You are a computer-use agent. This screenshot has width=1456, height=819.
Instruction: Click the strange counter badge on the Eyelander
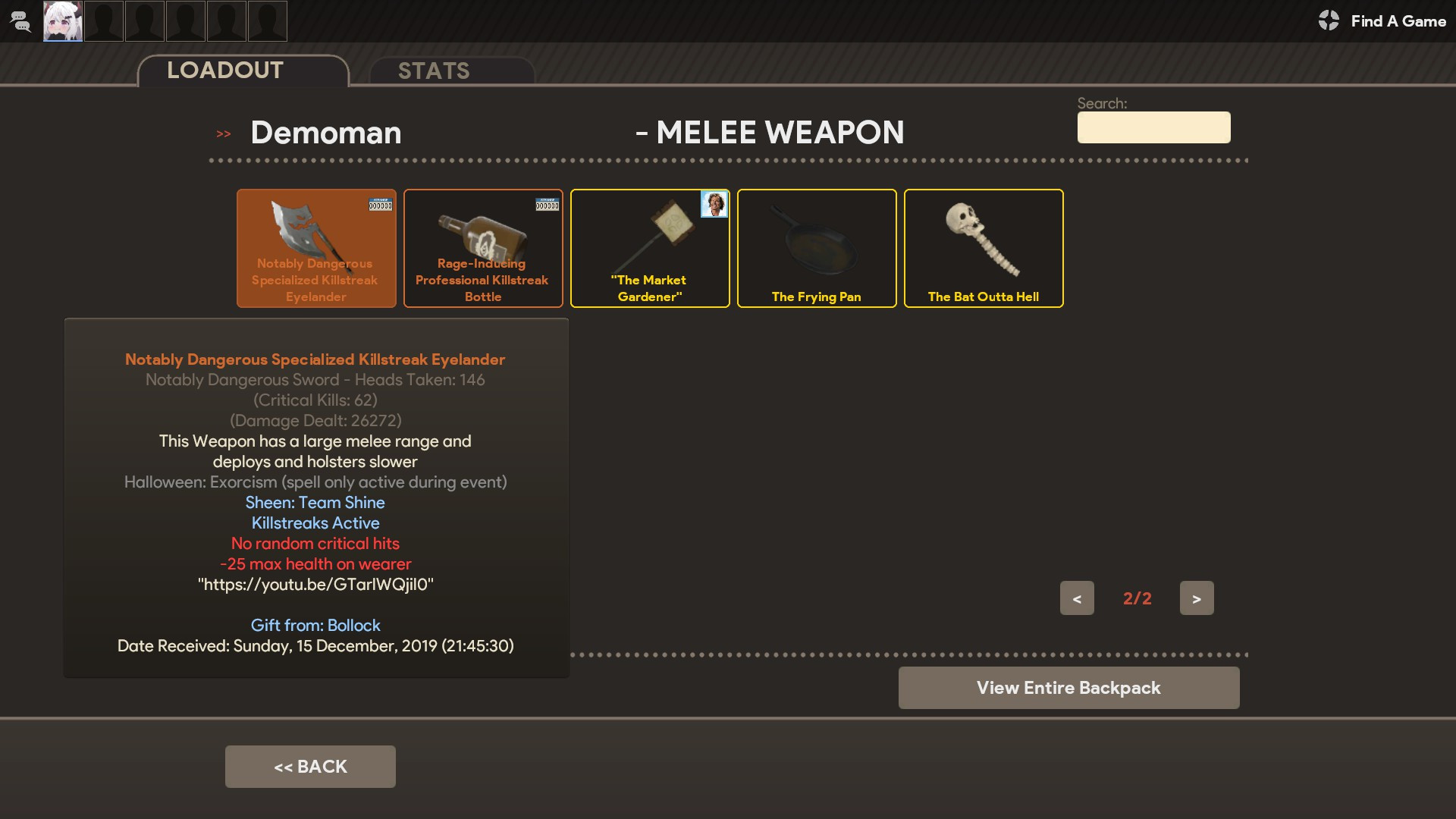click(380, 204)
